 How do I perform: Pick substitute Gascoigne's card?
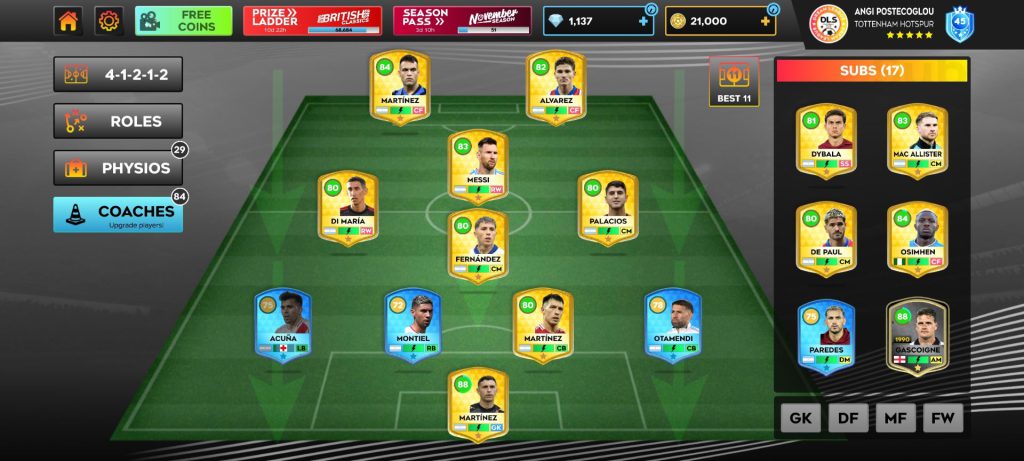[917, 337]
